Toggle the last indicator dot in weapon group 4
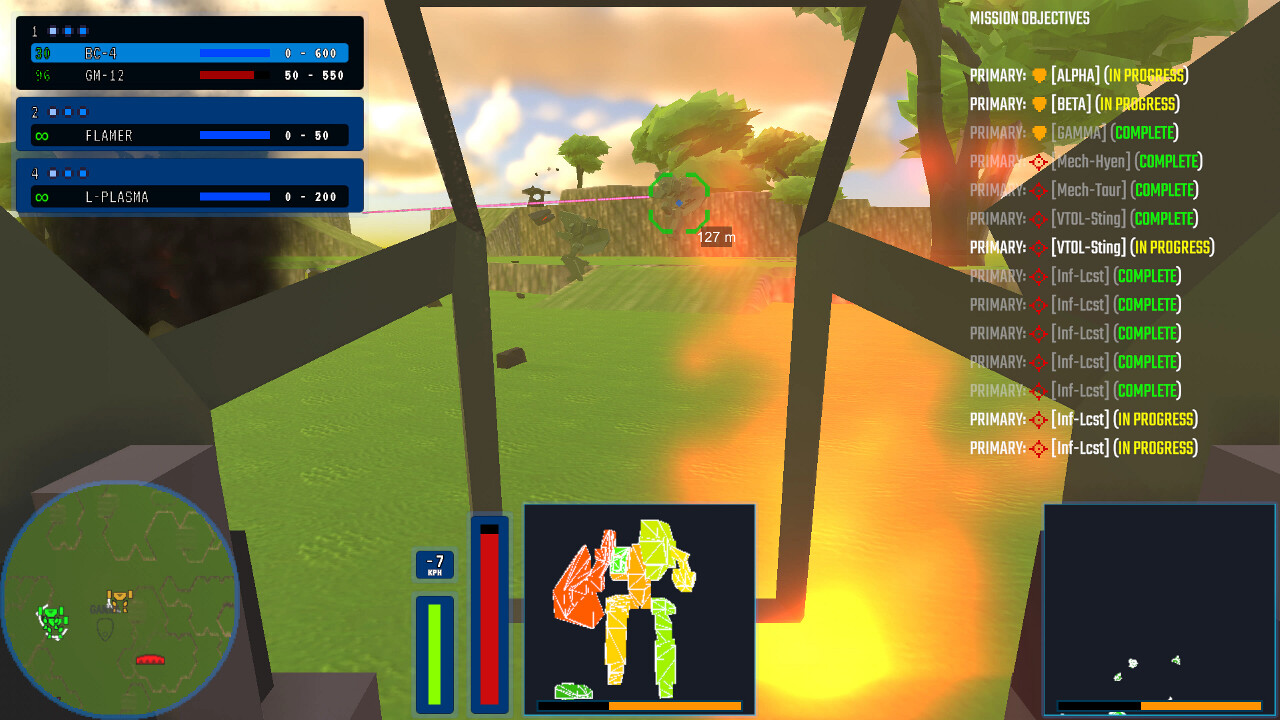The image size is (1280, 720). point(82,173)
